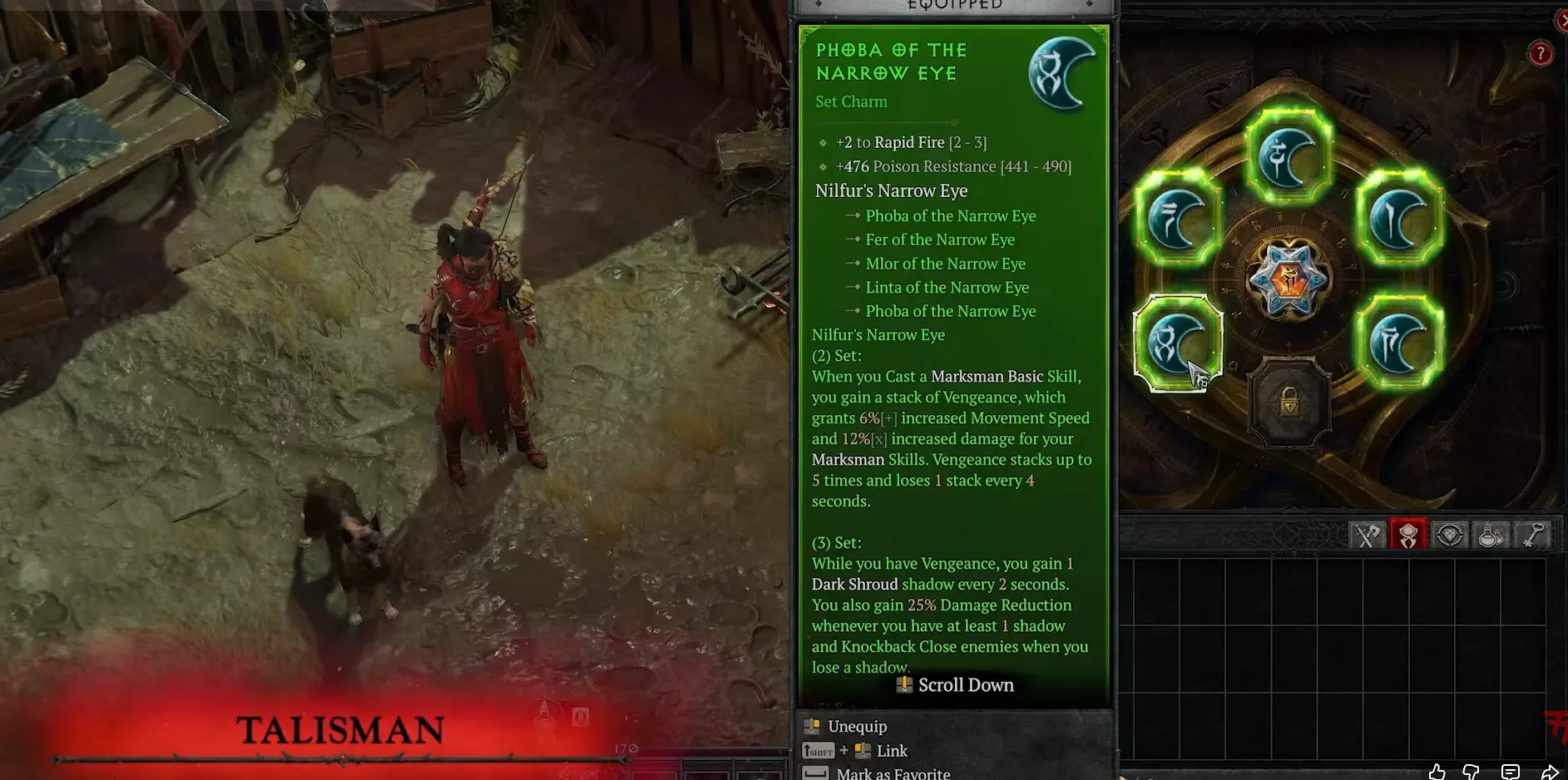Click the central talisman seal

pos(1288,280)
